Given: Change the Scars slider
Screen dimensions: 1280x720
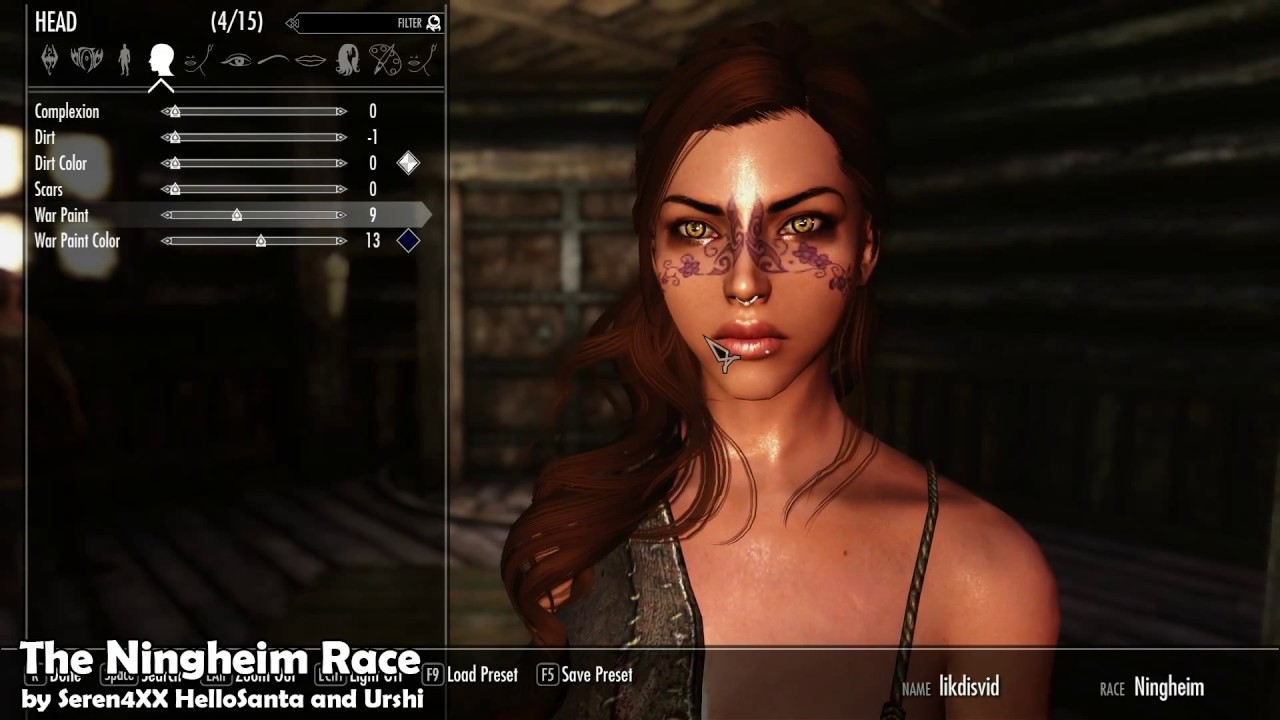Looking at the screenshot, I should point(254,190).
